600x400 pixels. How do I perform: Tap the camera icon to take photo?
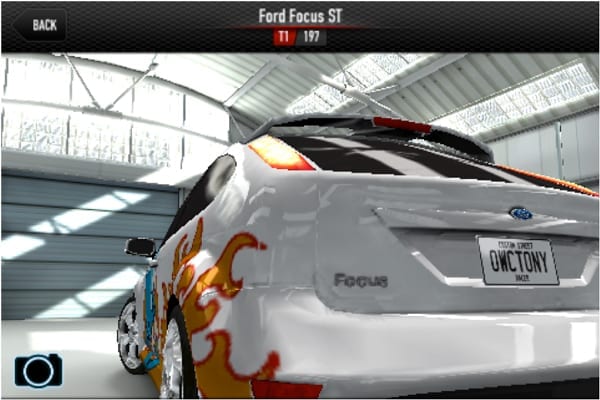tap(38, 370)
